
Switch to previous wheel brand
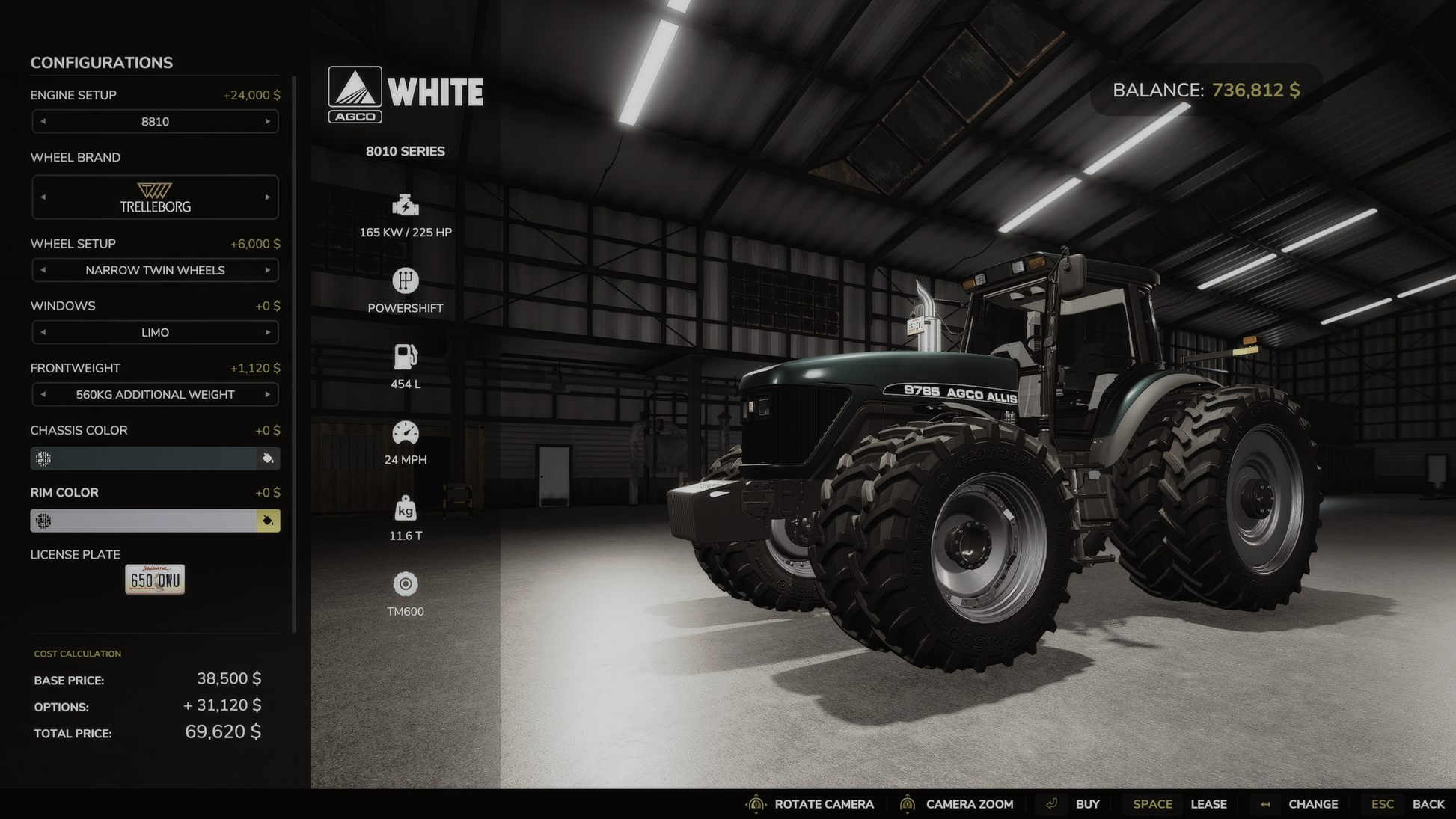(x=43, y=197)
